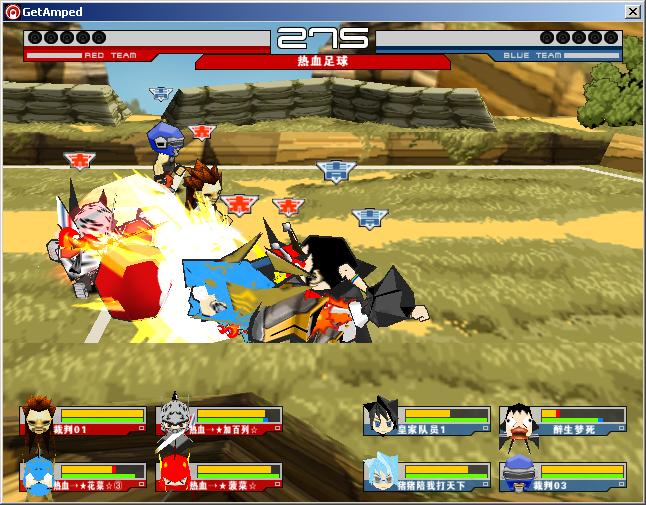The width and height of the screenshot is (646, 505).
Task: Close the GetAmped window
Action: 632,11
